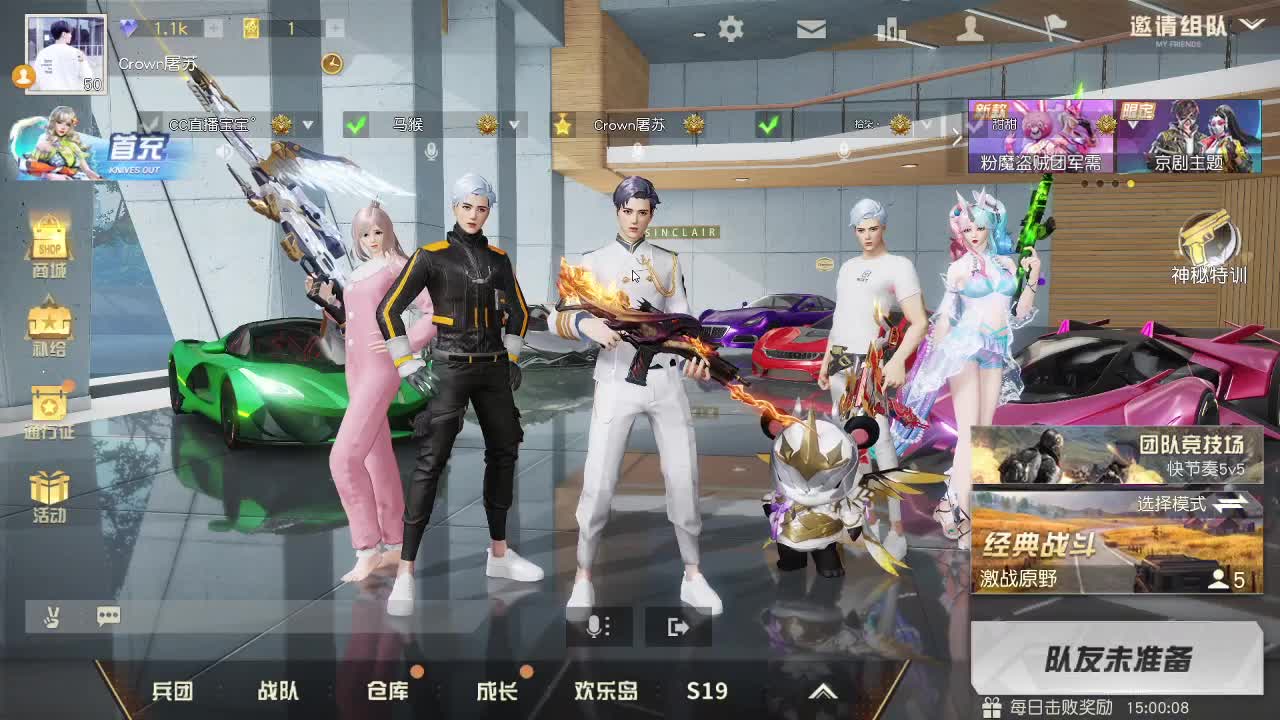Image resolution: width=1280 pixels, height=720 pixels.
Task: Open the friends list person icon
Action: [x=969, y=29]
